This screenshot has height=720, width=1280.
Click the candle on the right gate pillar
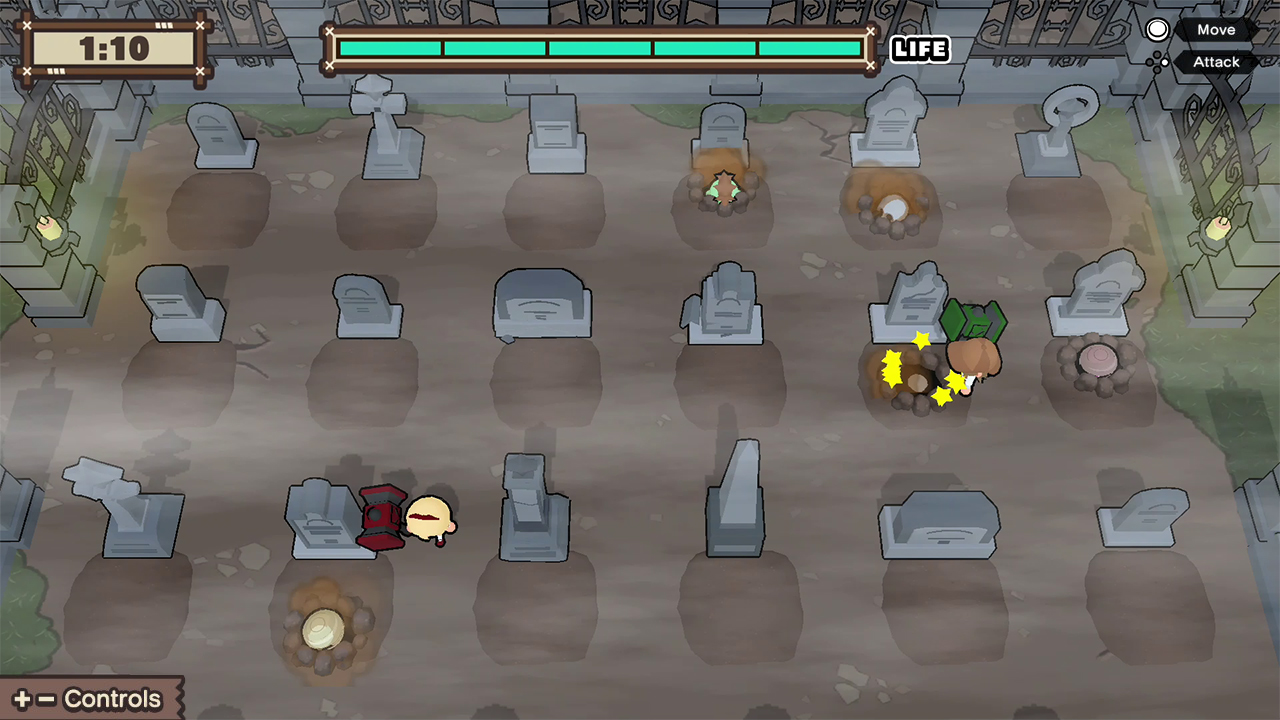click(1218, 228)
